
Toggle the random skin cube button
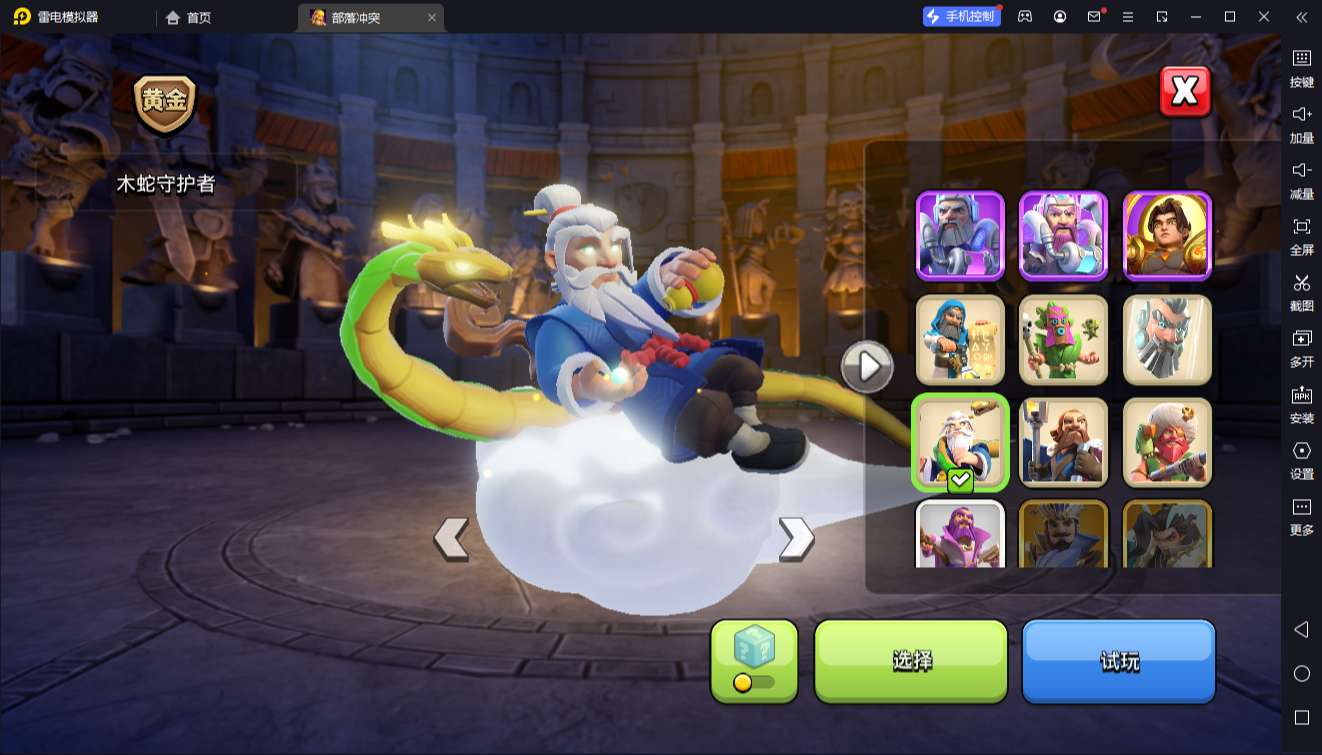(754, 660)
